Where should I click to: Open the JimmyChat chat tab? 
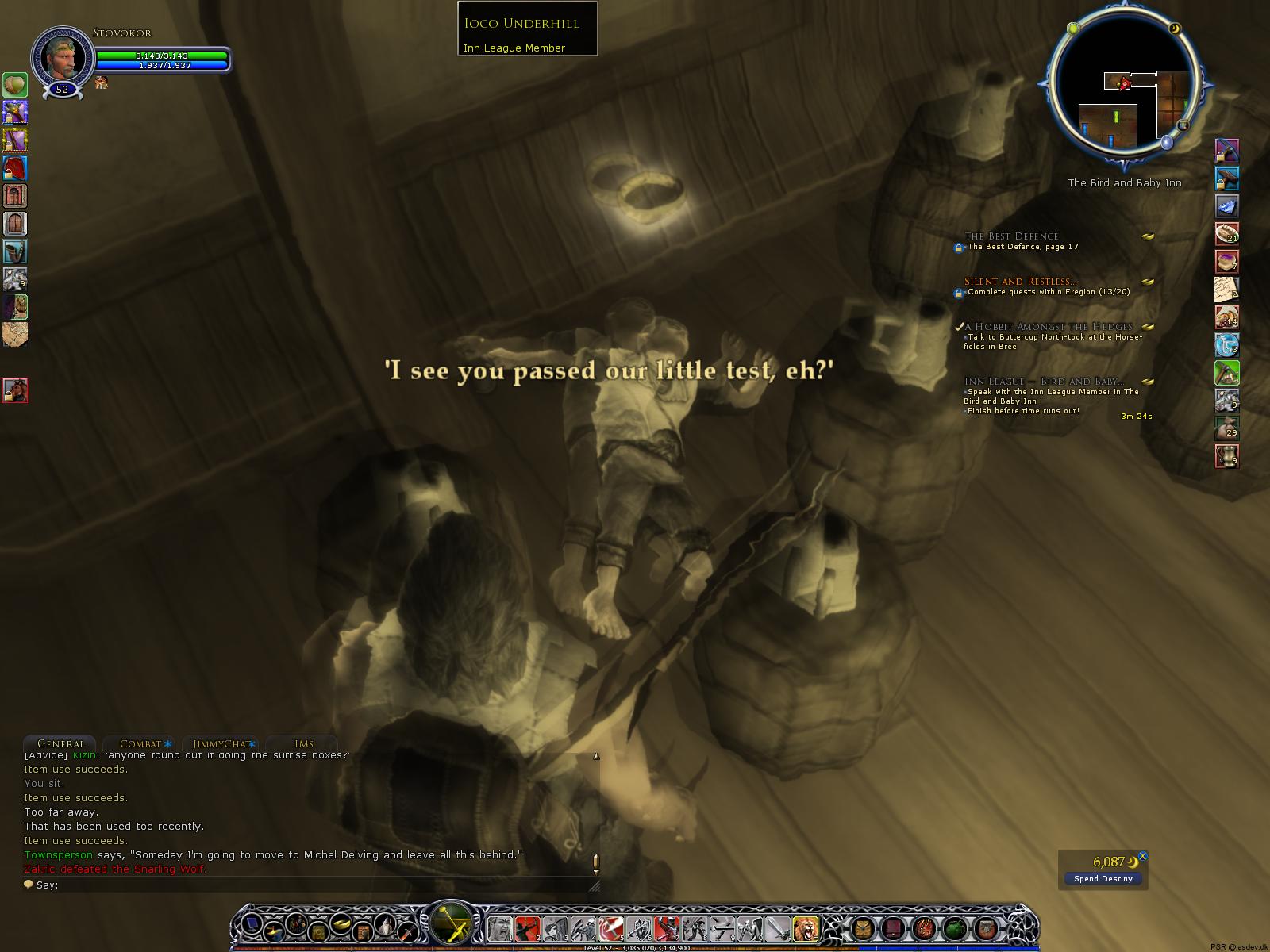pyautogui.click(x=221, y=743)
